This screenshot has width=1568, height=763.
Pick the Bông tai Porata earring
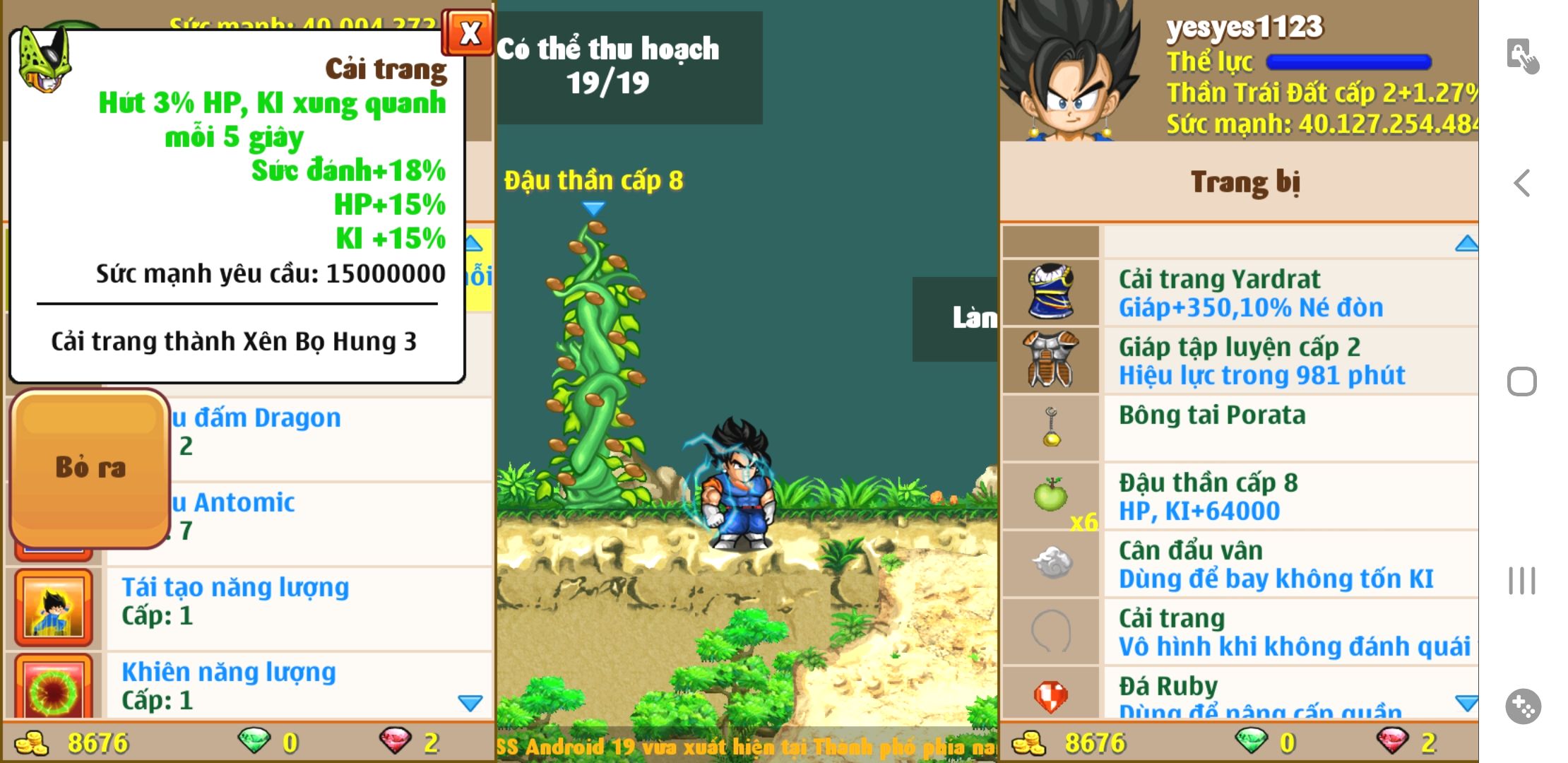coord(1212,415)
